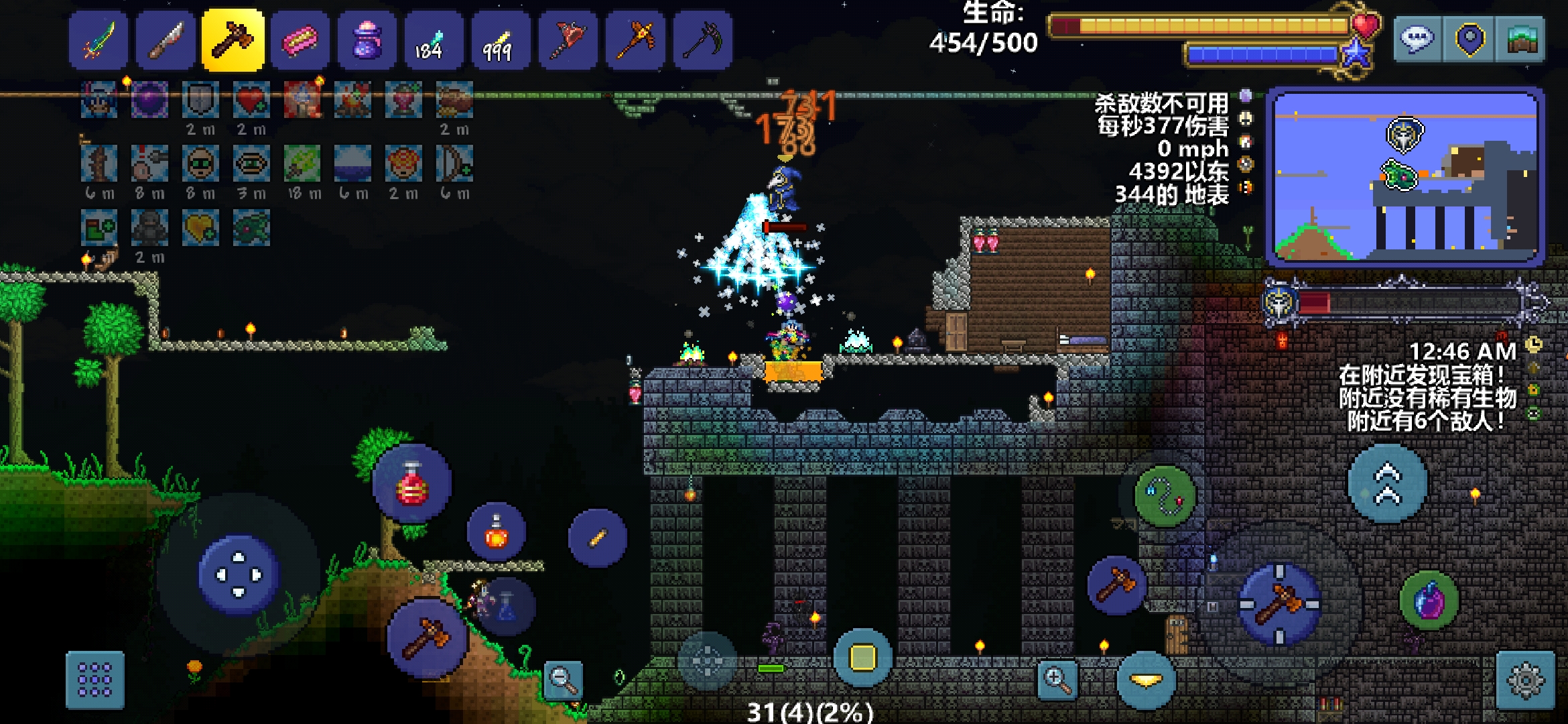Select the green Terra Blade hotbar slot
The width and height of the screenshot is (1568, 724).
99,40
